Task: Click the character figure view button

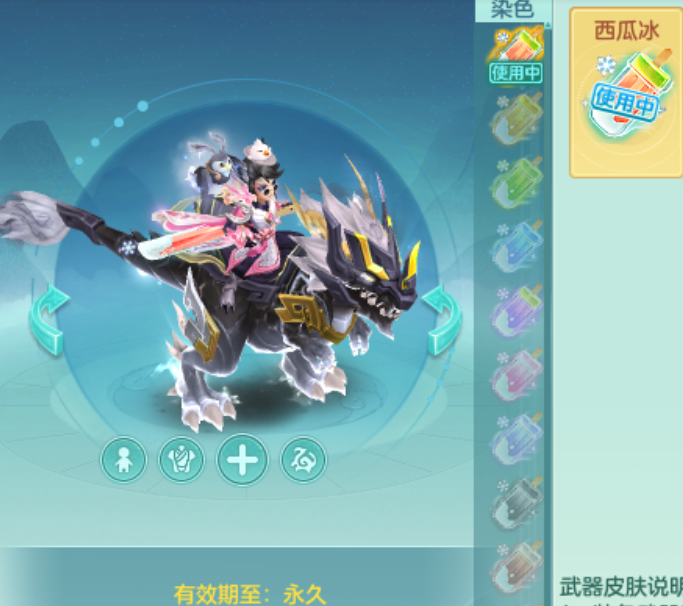Action: pos(123,461)
